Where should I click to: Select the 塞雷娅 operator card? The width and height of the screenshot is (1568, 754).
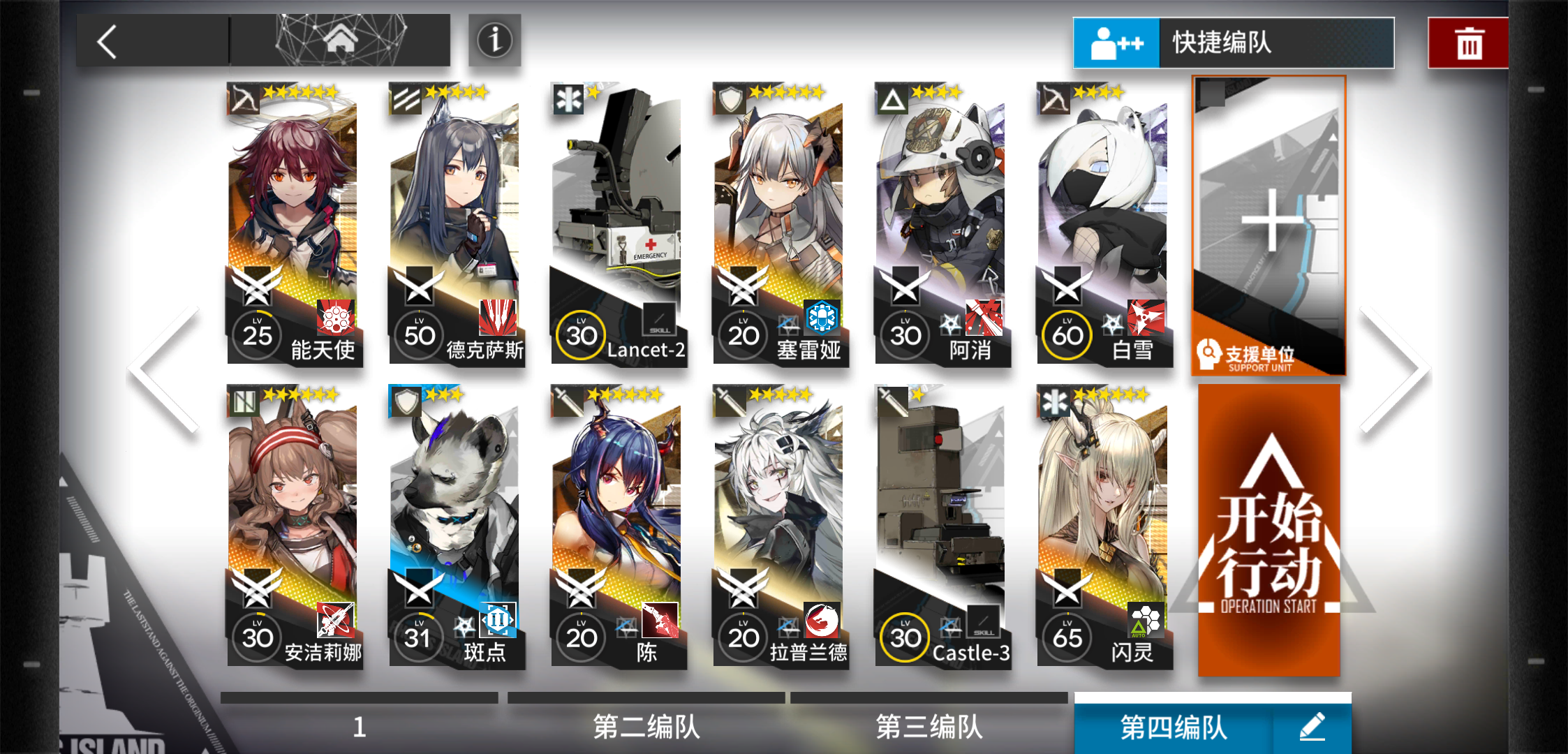778,223
